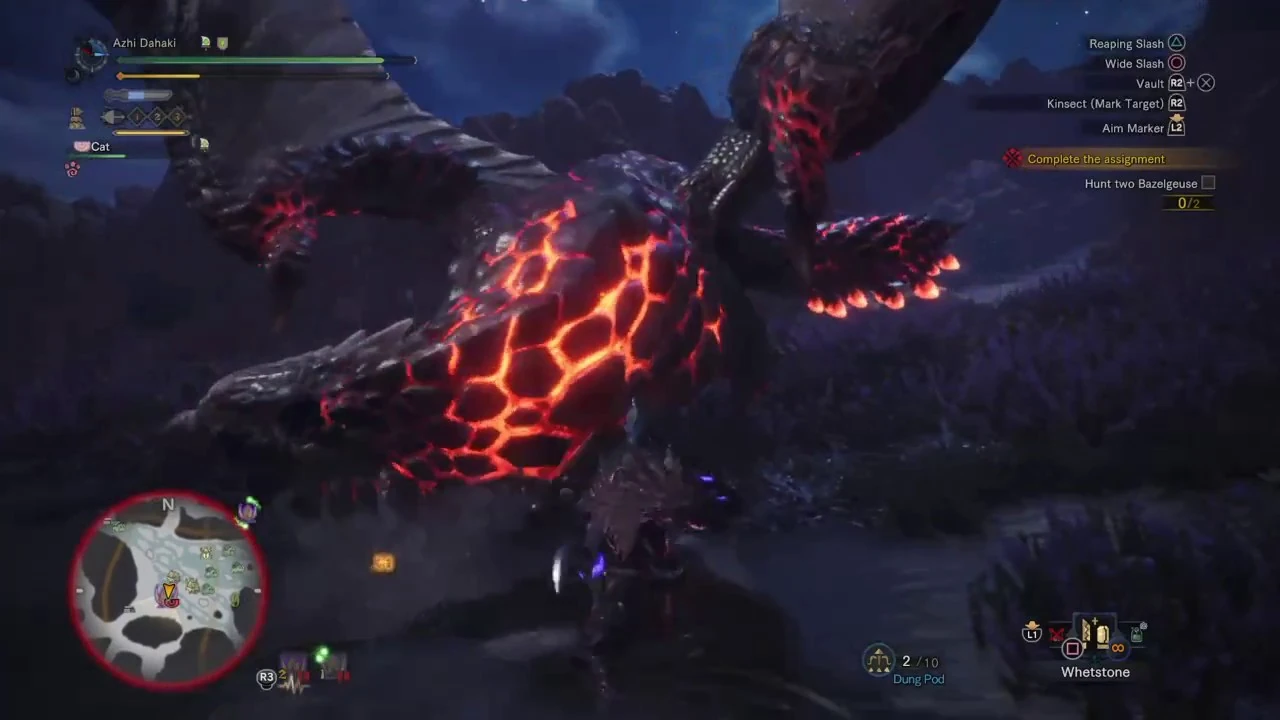Click the red quest marker beside Complete the assignment

point(1012,158)
